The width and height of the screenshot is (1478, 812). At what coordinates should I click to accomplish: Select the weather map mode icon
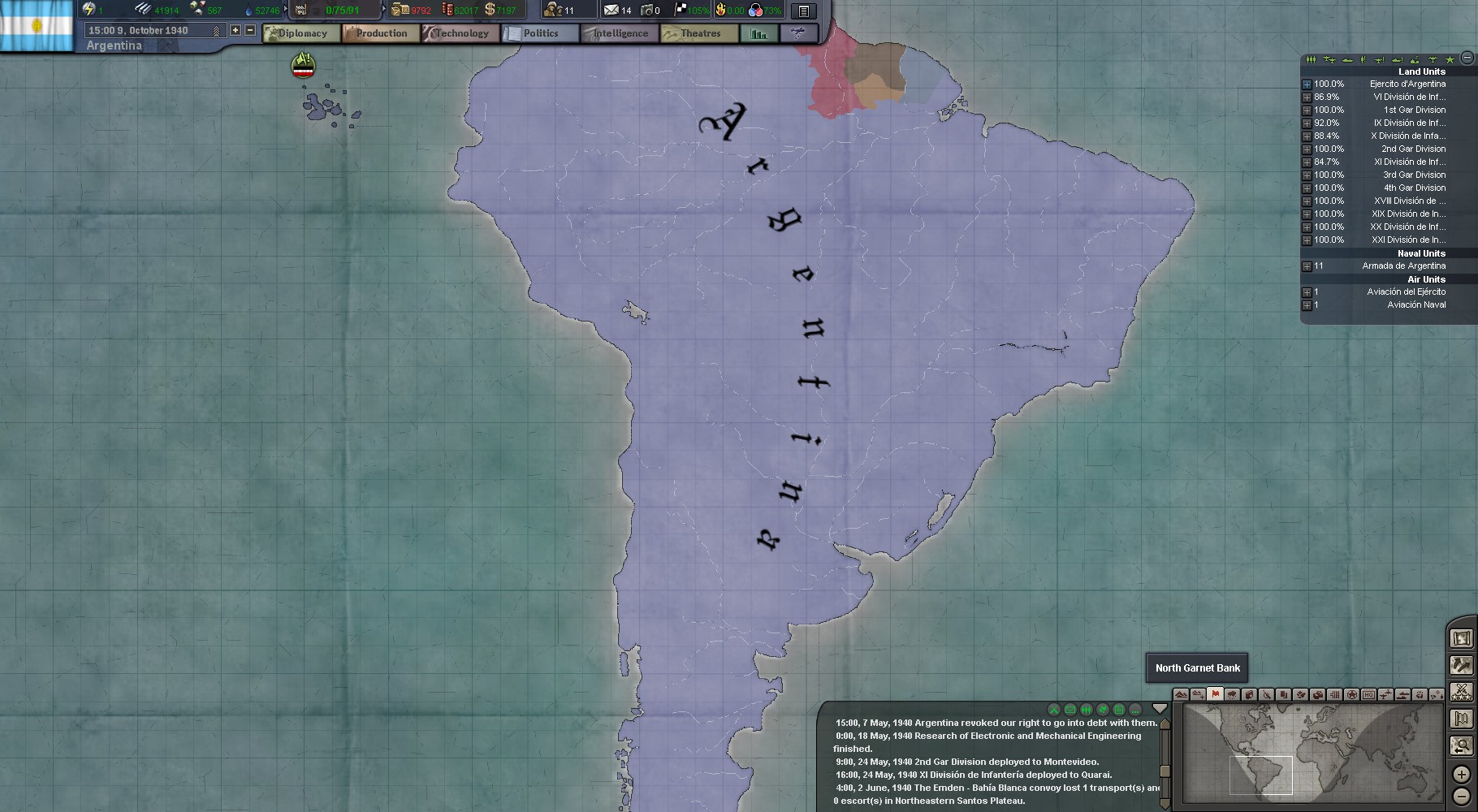[1233, 695]
